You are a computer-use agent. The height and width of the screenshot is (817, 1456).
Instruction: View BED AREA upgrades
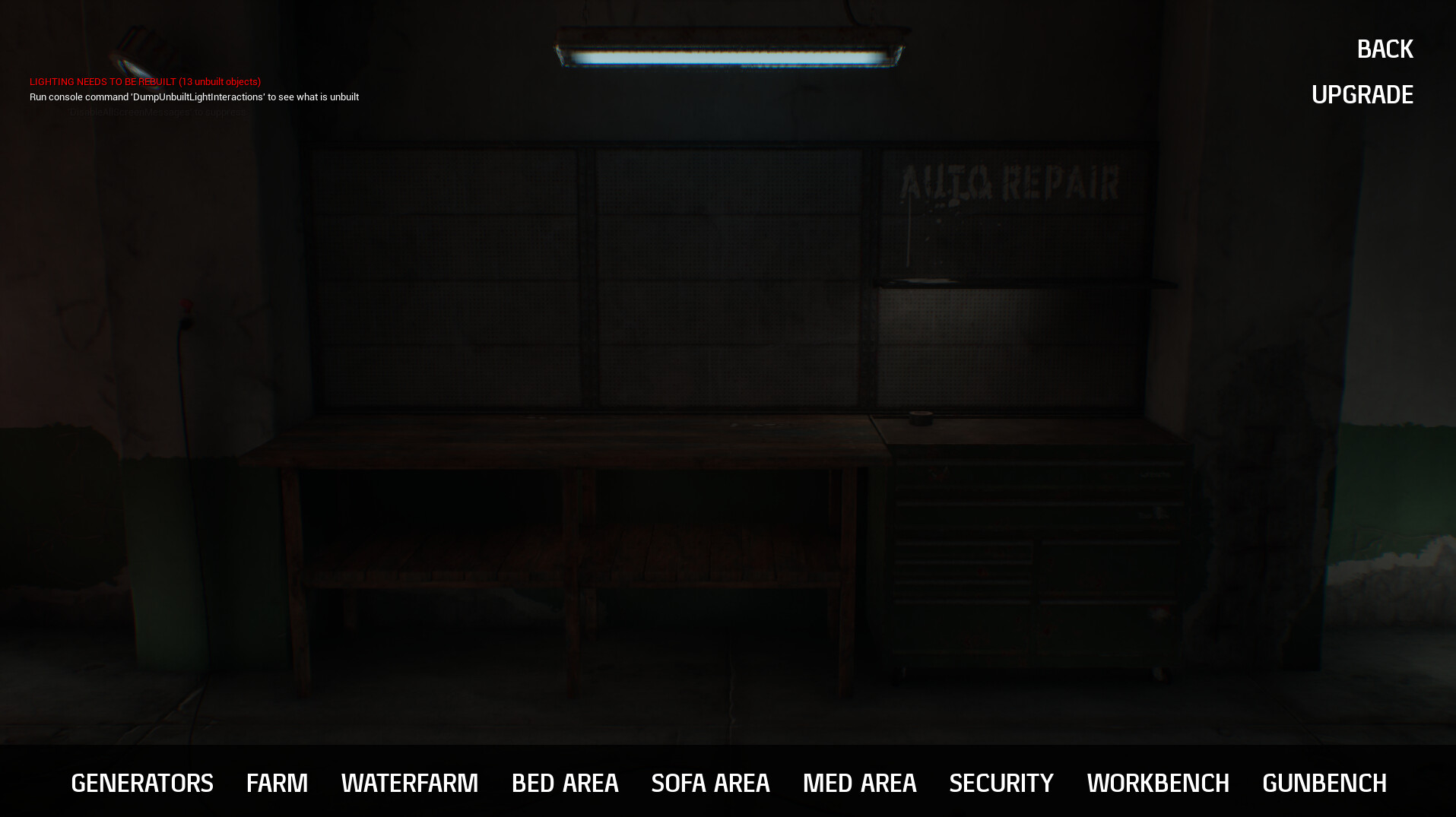pyautogui.click(x=565, y=783)
